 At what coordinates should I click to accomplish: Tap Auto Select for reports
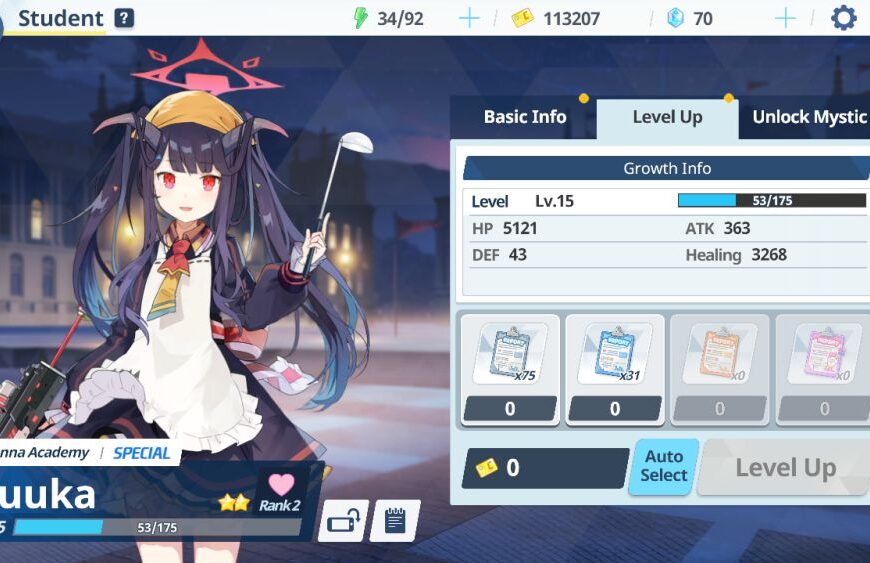click(x=663, y=467)
